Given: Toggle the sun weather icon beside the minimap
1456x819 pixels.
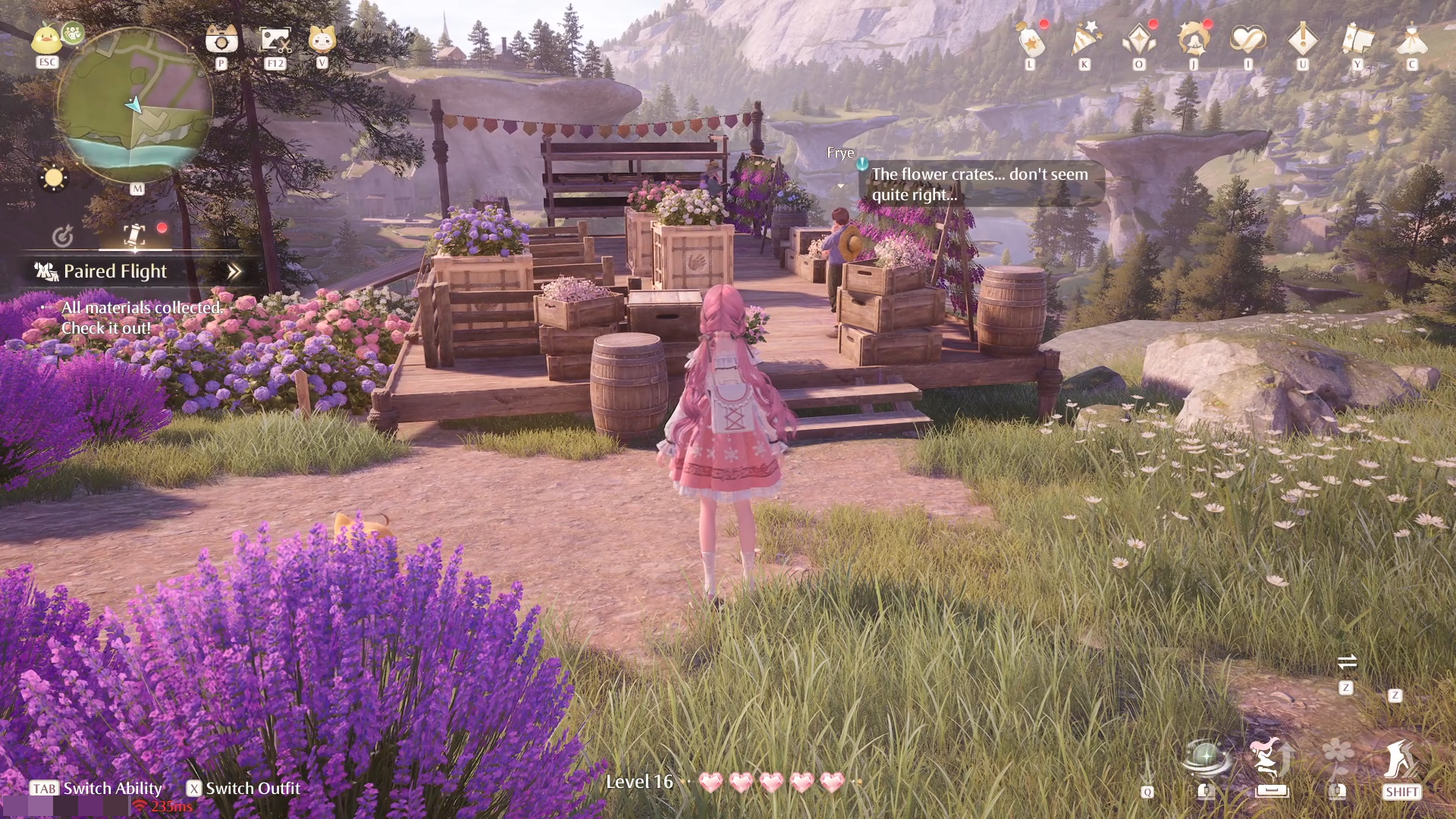Looking at the screenshot, I should [x=53, y=178].
